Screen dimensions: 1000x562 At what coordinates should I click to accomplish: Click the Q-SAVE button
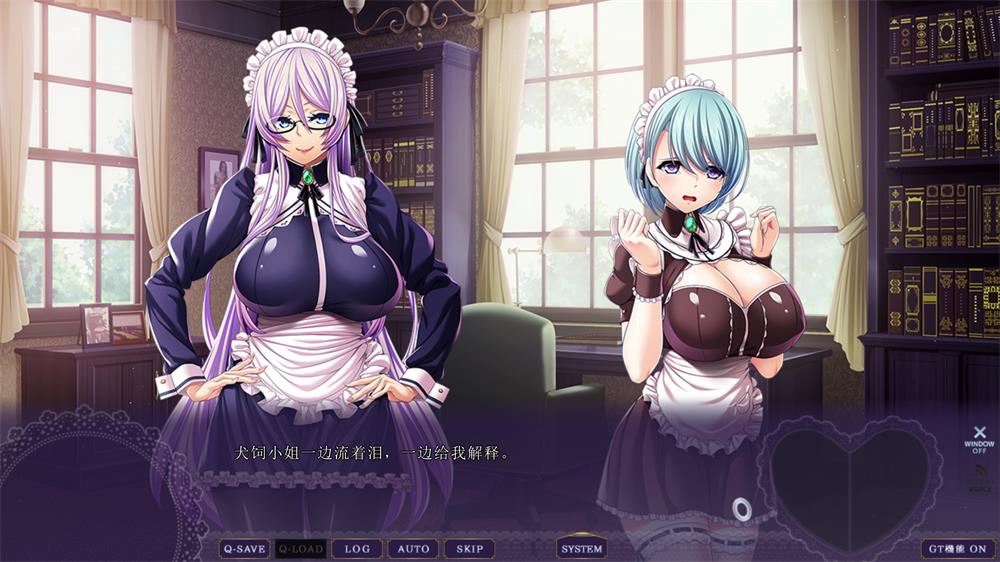click(244, 548)
